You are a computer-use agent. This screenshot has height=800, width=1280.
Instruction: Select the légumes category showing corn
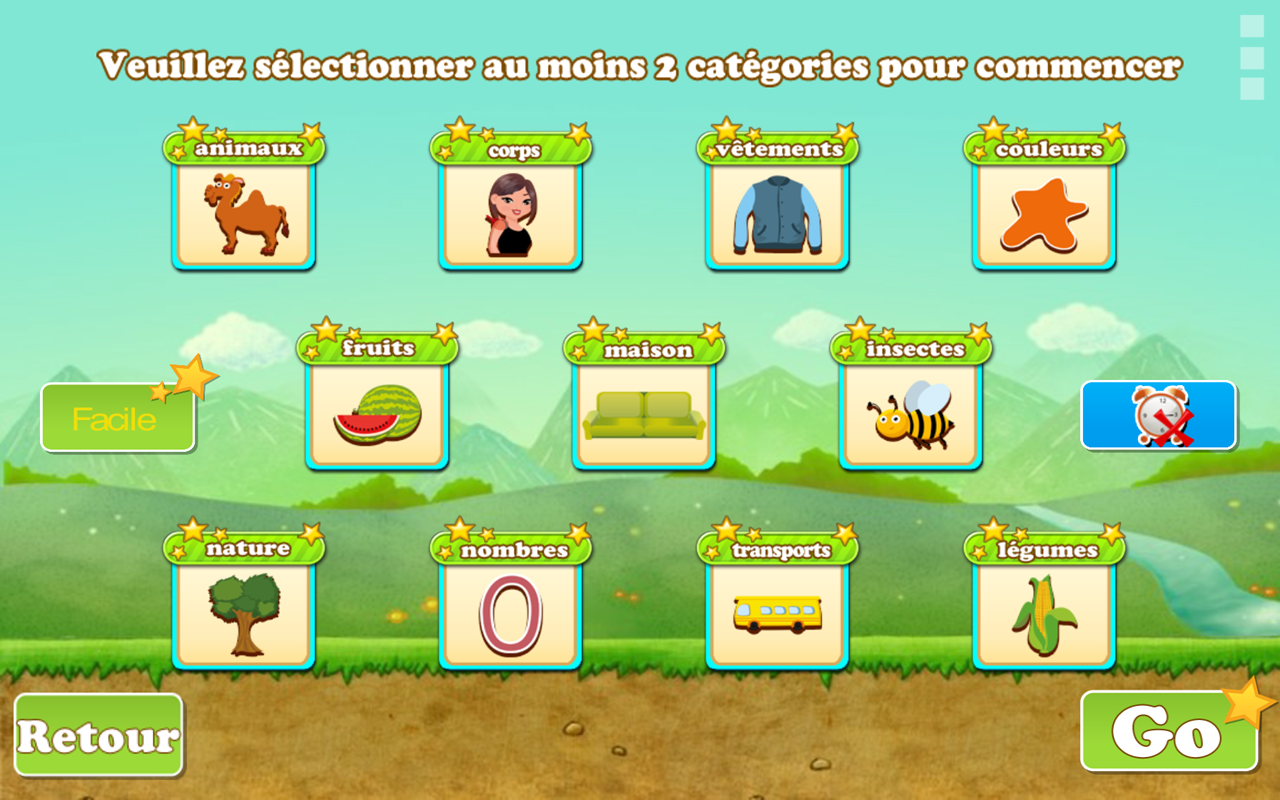(1043, 615)
